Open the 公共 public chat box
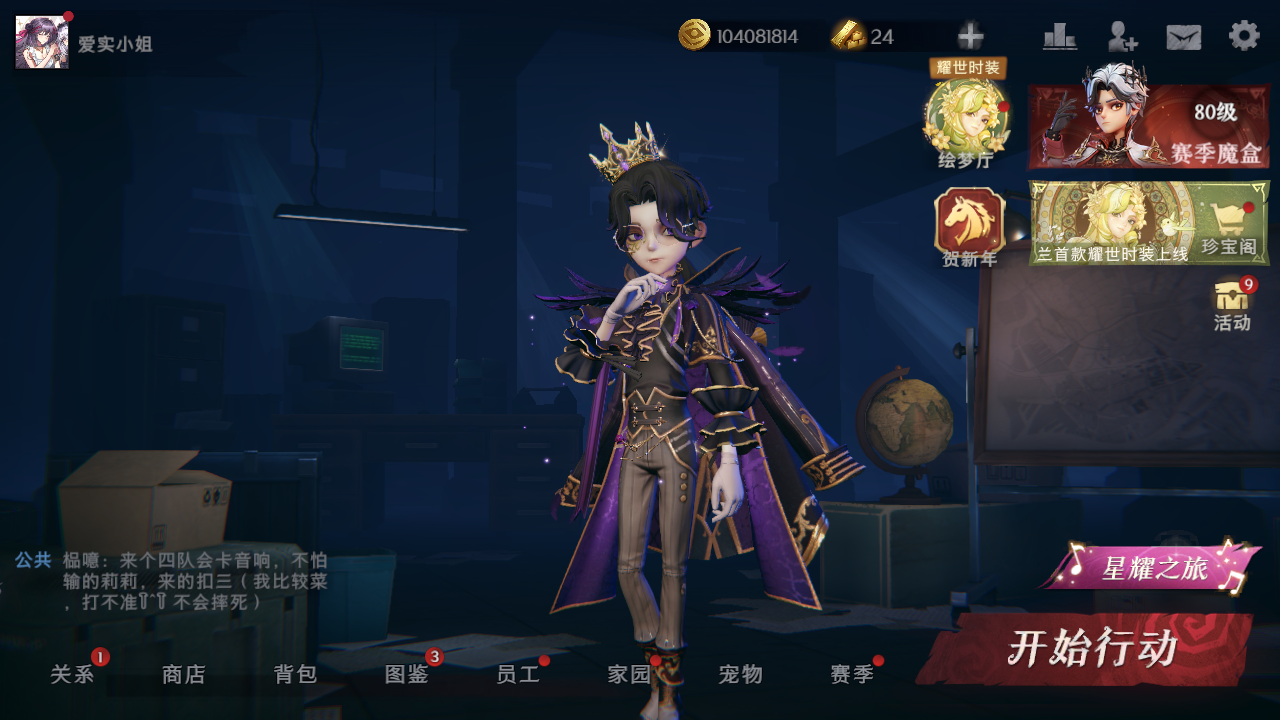 pos(170,581)
